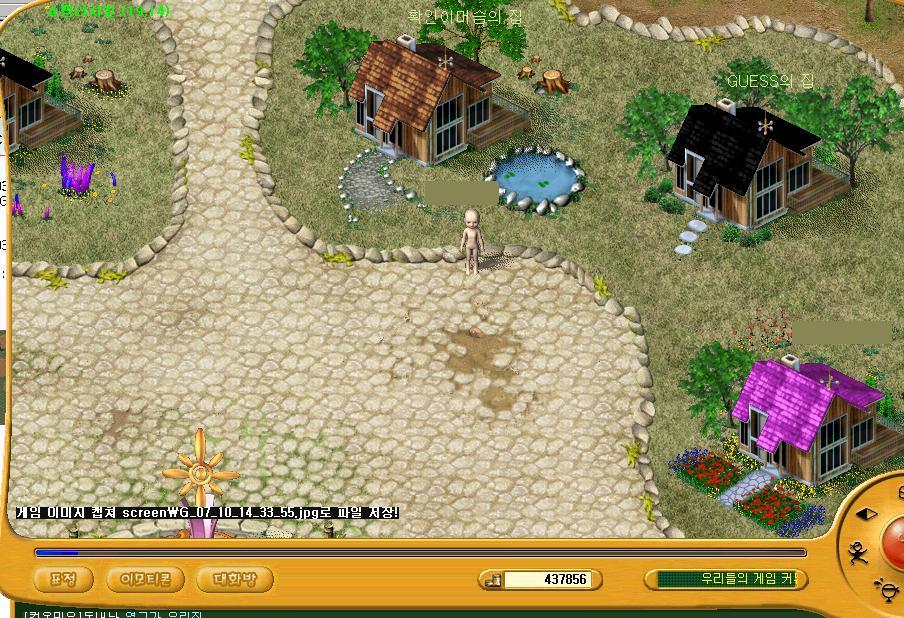Enter the 대화방 chat room

(x=235, y=579)
